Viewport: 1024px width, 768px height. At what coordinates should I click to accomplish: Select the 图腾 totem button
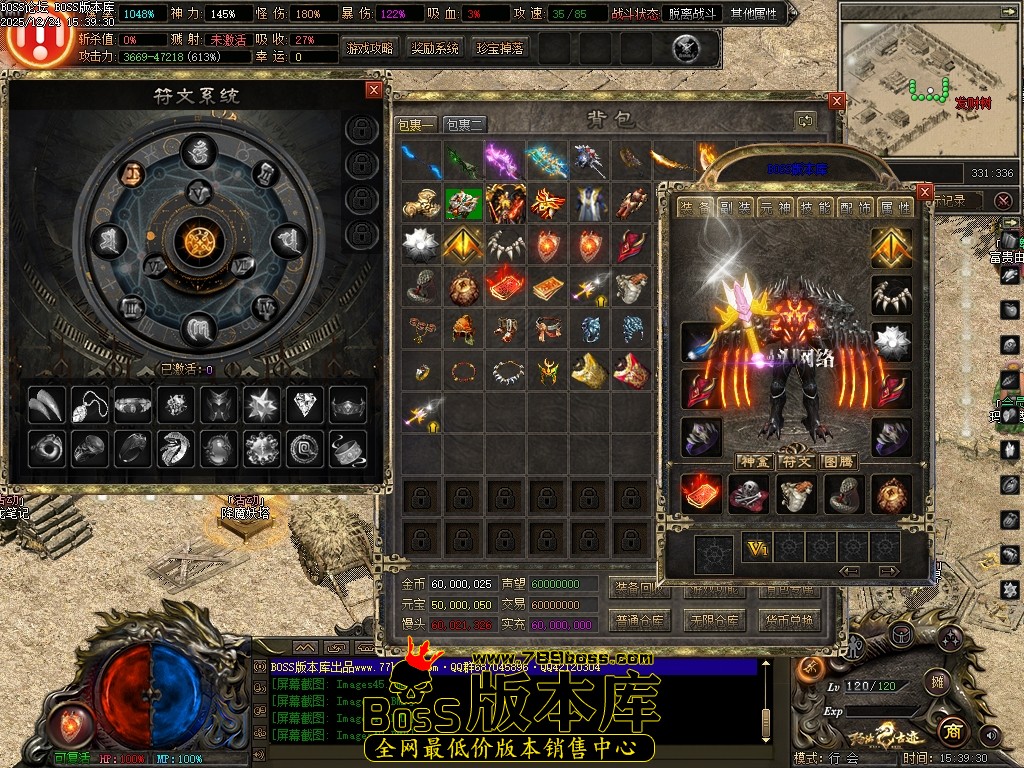point(836,461)
